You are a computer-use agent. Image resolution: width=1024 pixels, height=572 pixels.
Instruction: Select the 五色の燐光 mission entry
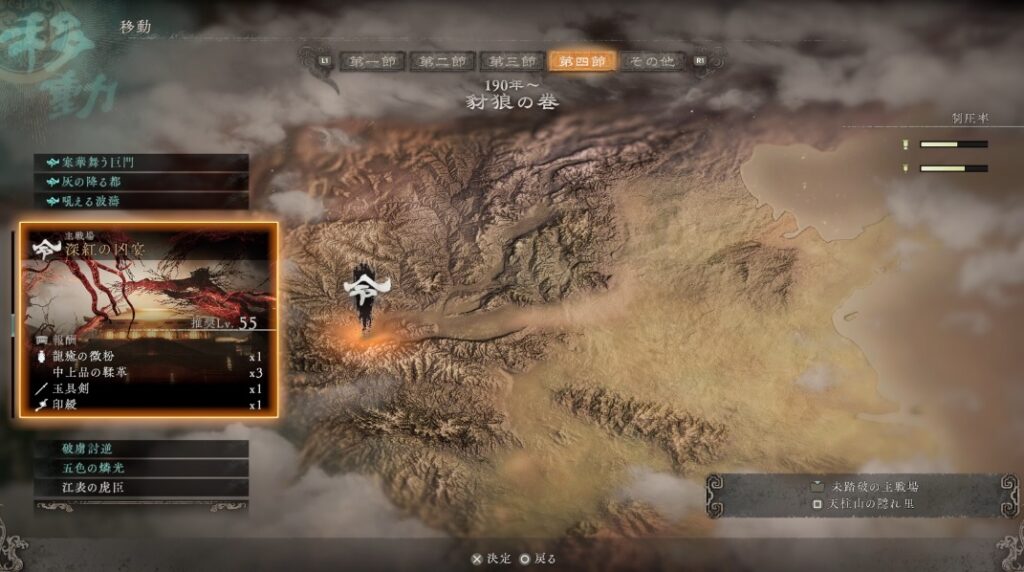pos(140,468)
